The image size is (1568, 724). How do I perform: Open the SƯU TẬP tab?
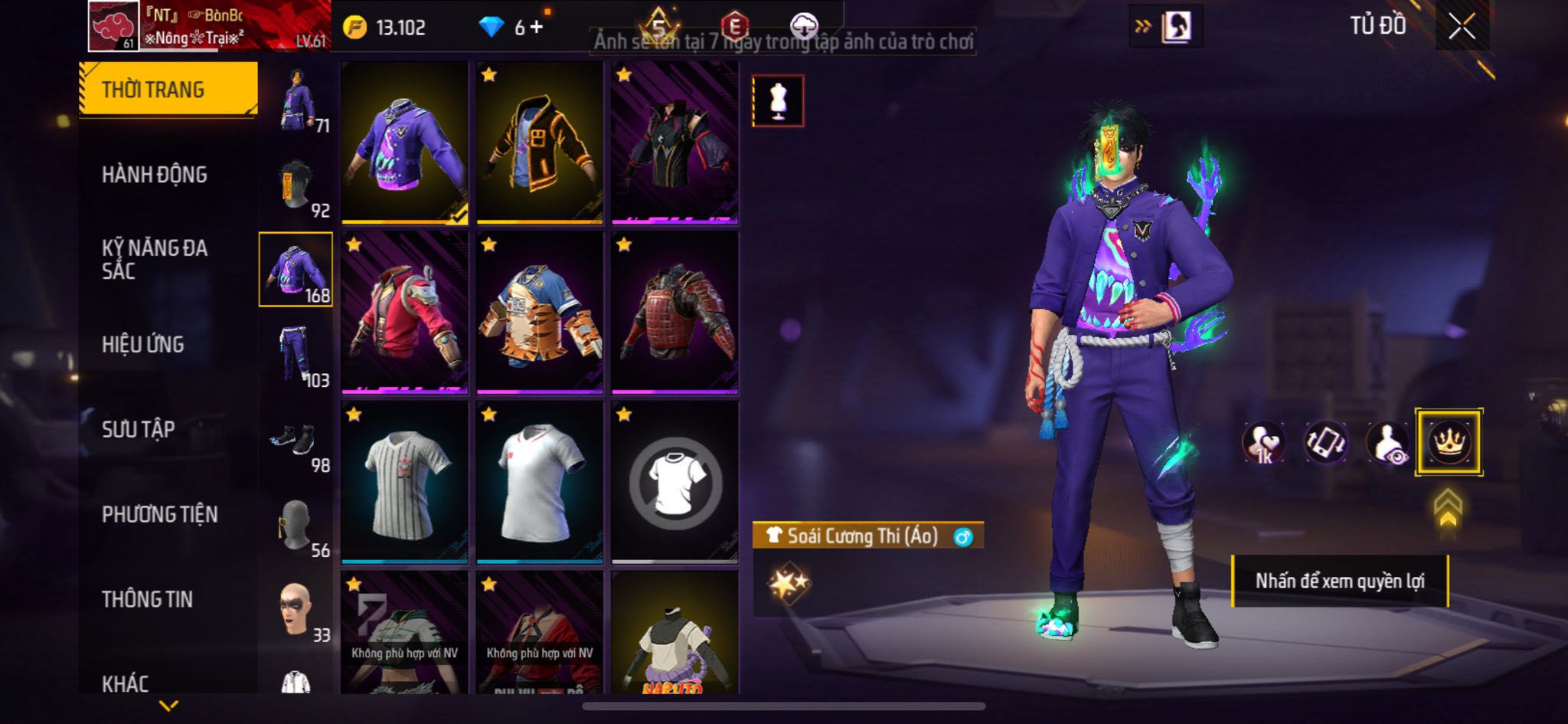pos(139,429)
